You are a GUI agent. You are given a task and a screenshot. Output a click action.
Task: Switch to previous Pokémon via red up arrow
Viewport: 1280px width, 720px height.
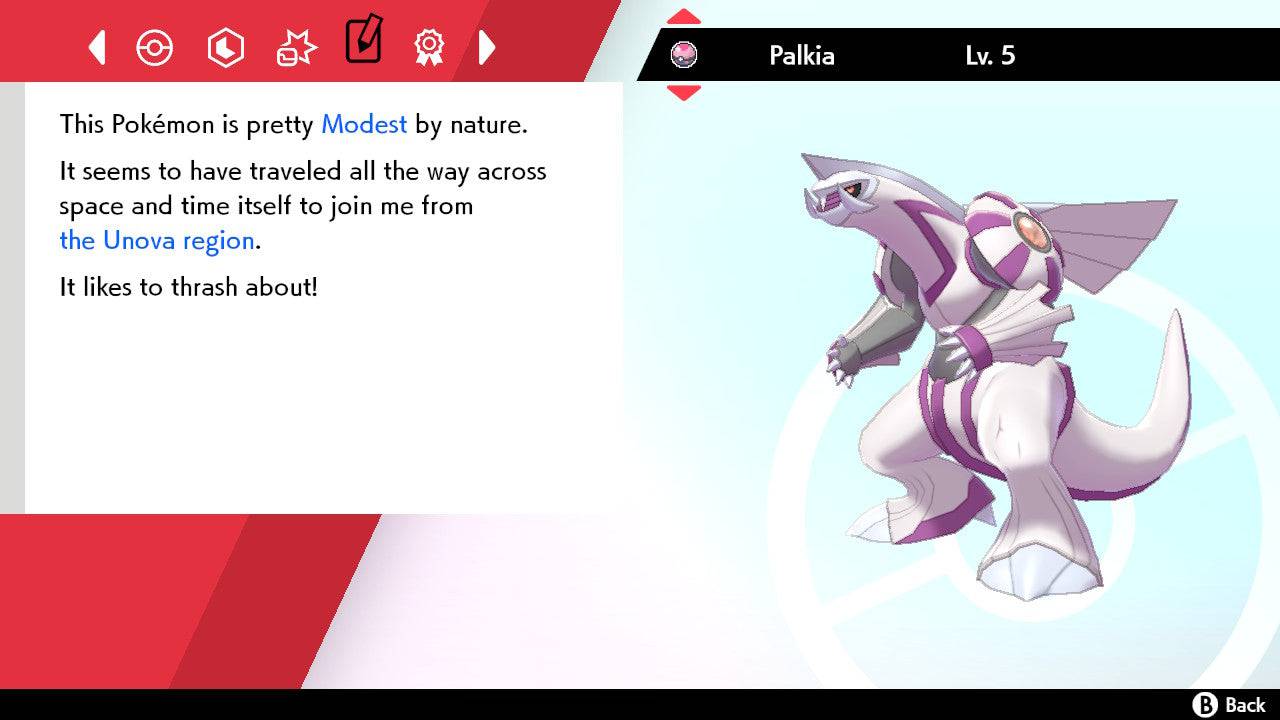[684, 14]
